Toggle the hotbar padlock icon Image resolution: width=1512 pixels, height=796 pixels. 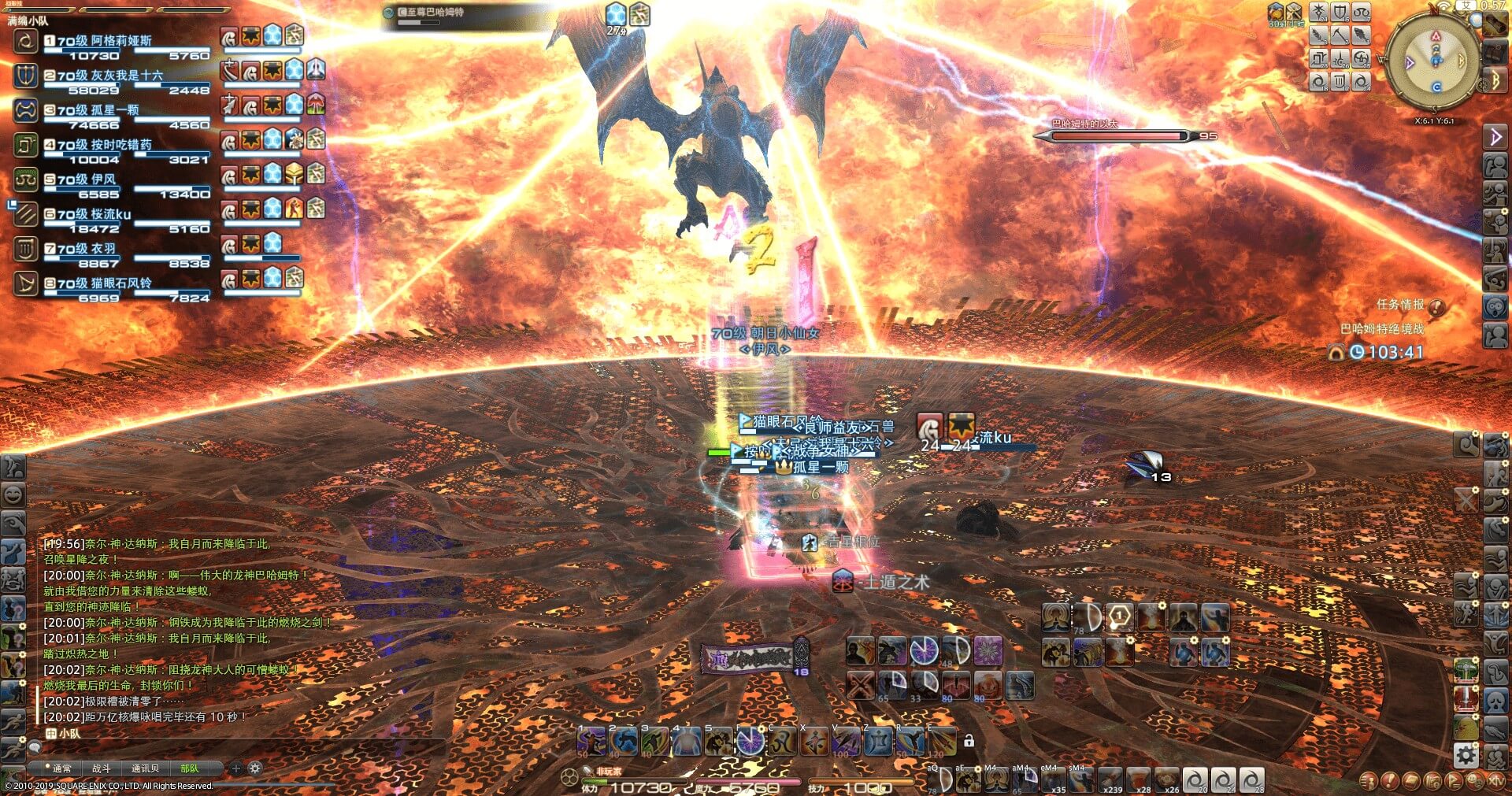(x=969, y=741)
